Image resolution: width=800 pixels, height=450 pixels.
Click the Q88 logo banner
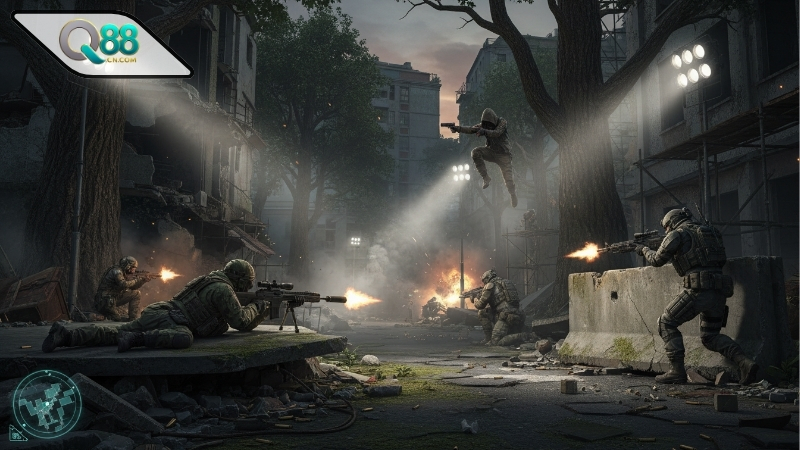click(x=100, y=45)
